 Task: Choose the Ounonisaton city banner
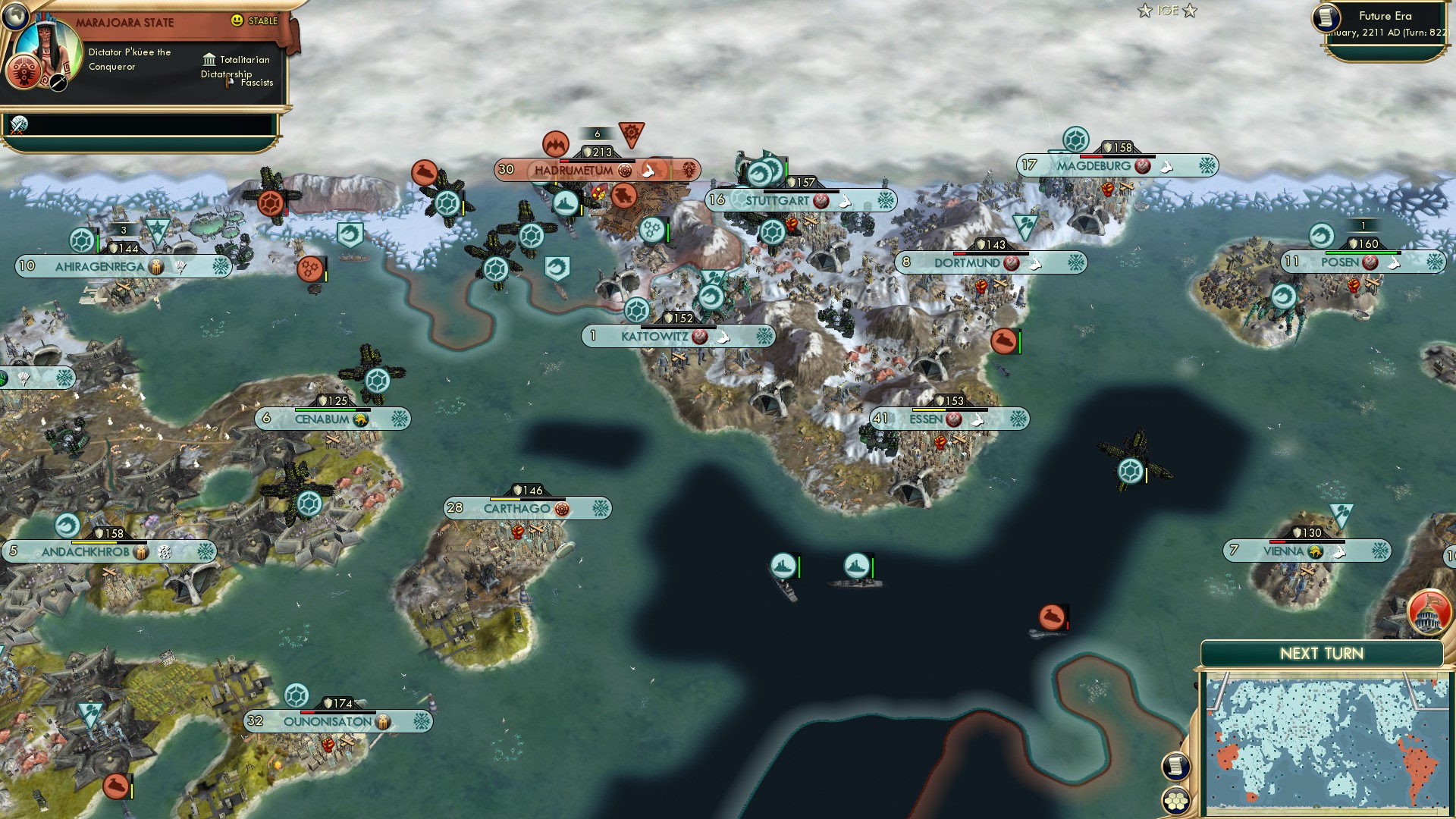coord(328,721)
